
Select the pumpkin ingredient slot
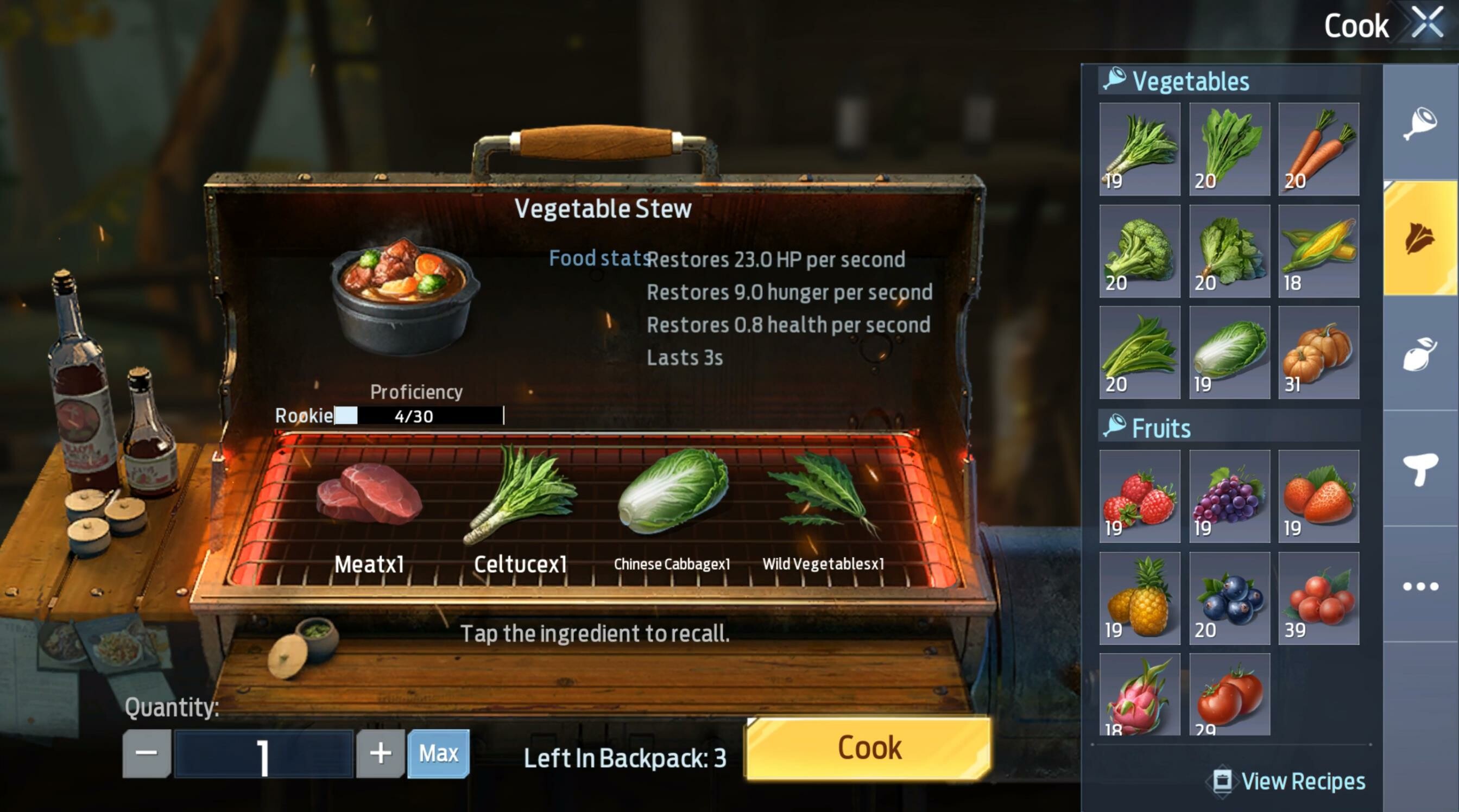1318,352
